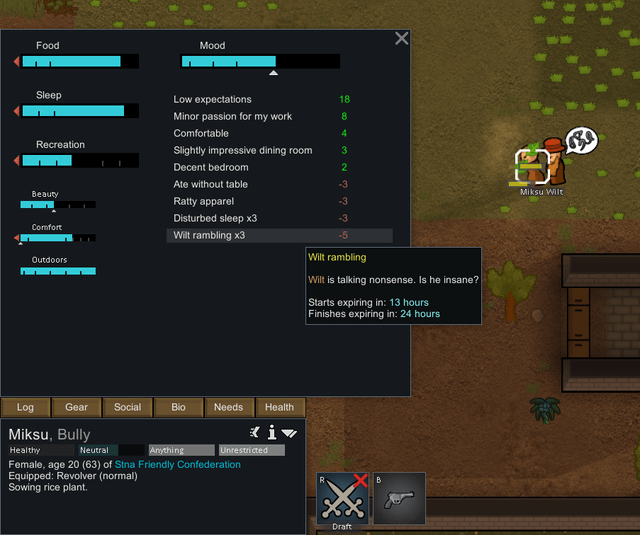The image size is (640, 535).
Task: Show the Bio tab
Action: (x=178, y=407)
